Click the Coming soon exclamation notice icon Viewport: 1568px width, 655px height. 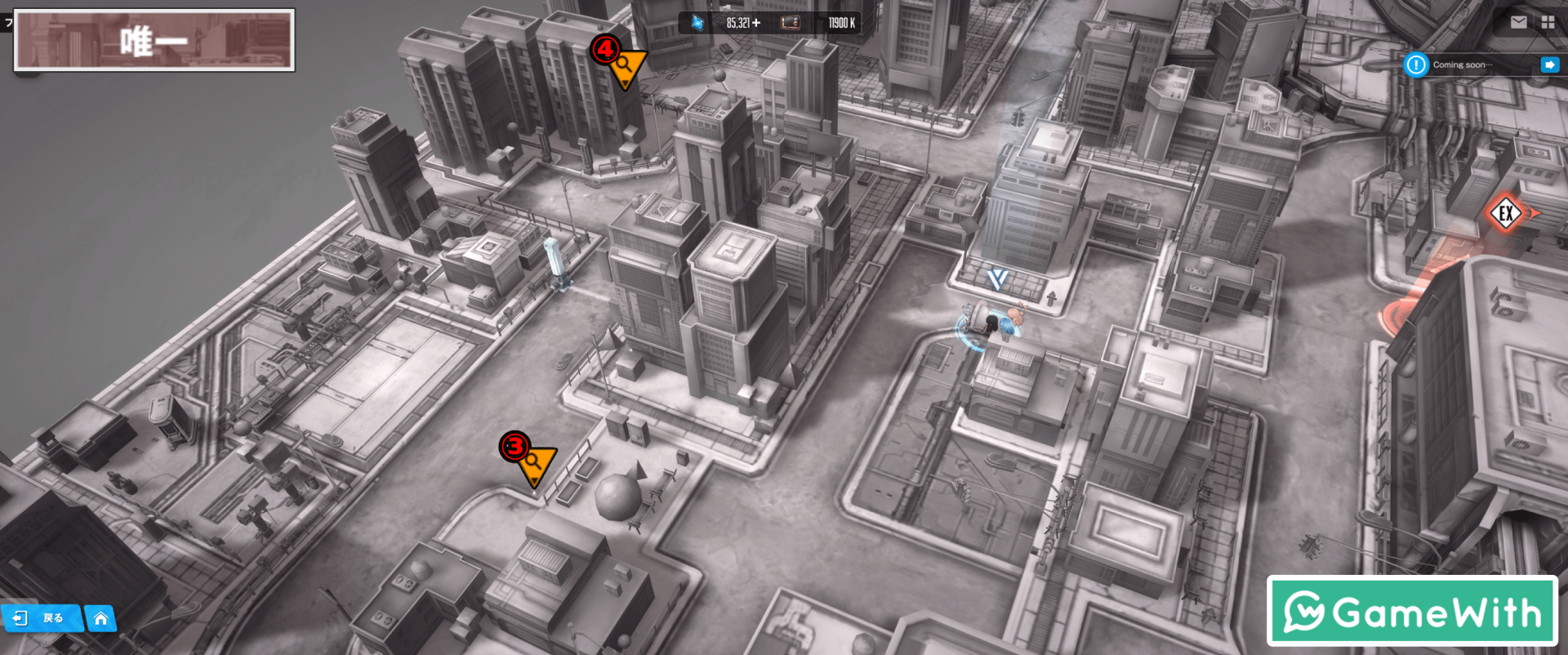1416,65
